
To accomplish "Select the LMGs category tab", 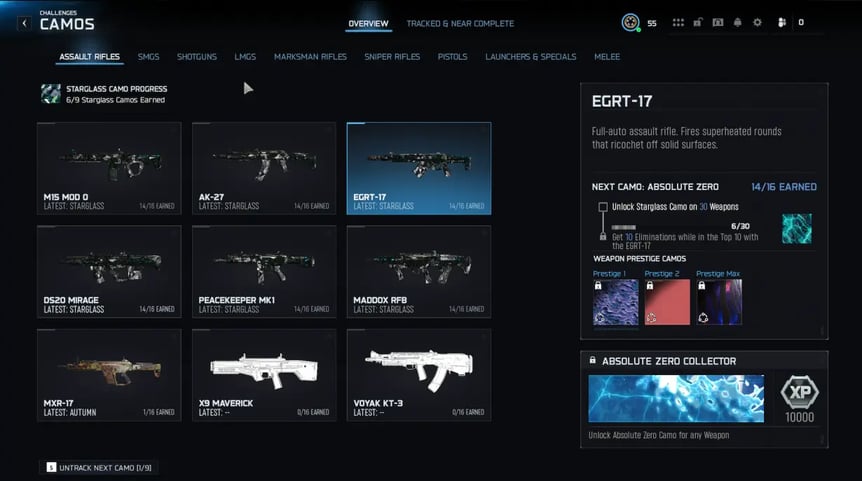I will pos(245,57).
